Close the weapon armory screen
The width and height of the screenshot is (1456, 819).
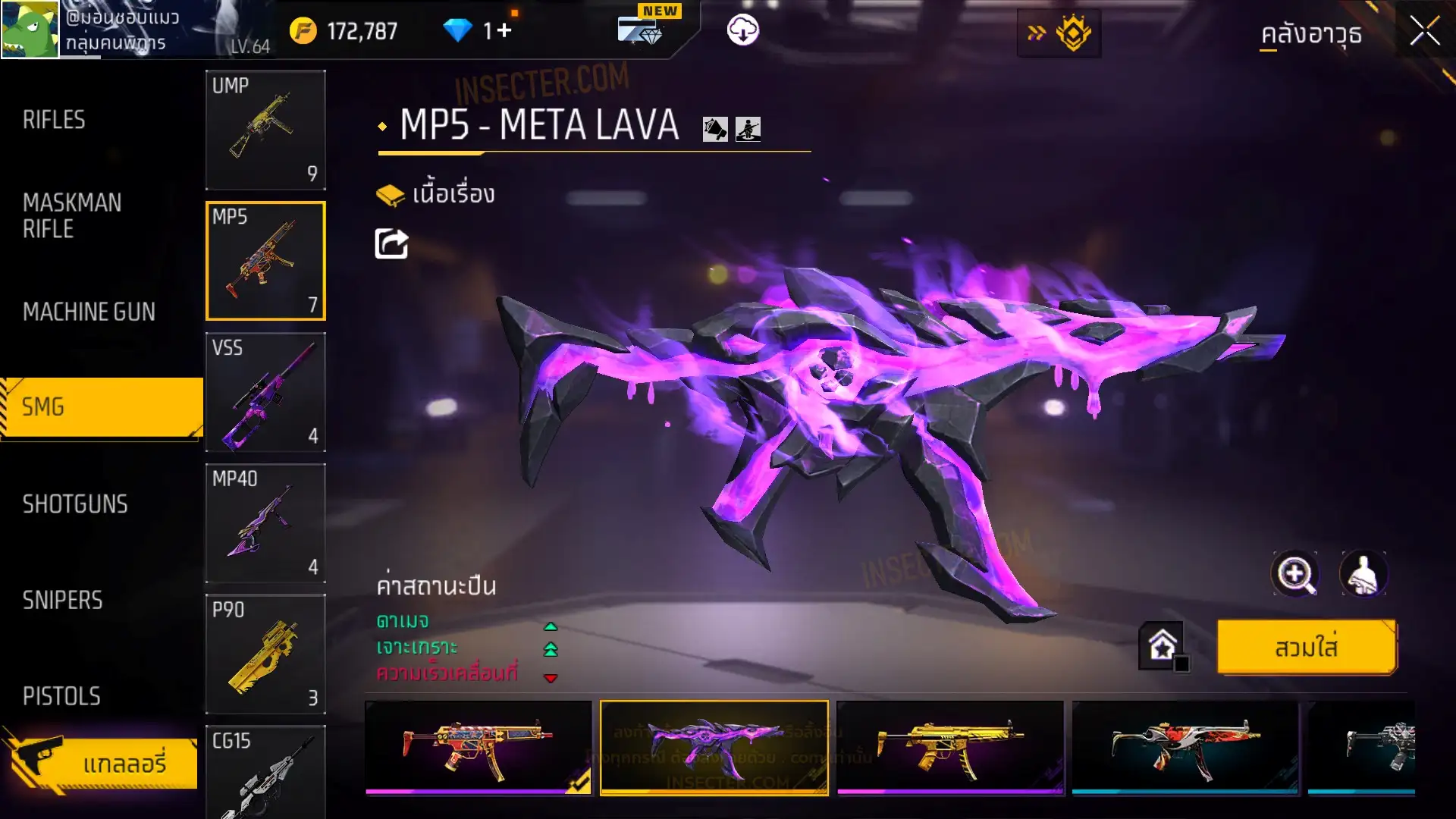[x=1424, y=32]
